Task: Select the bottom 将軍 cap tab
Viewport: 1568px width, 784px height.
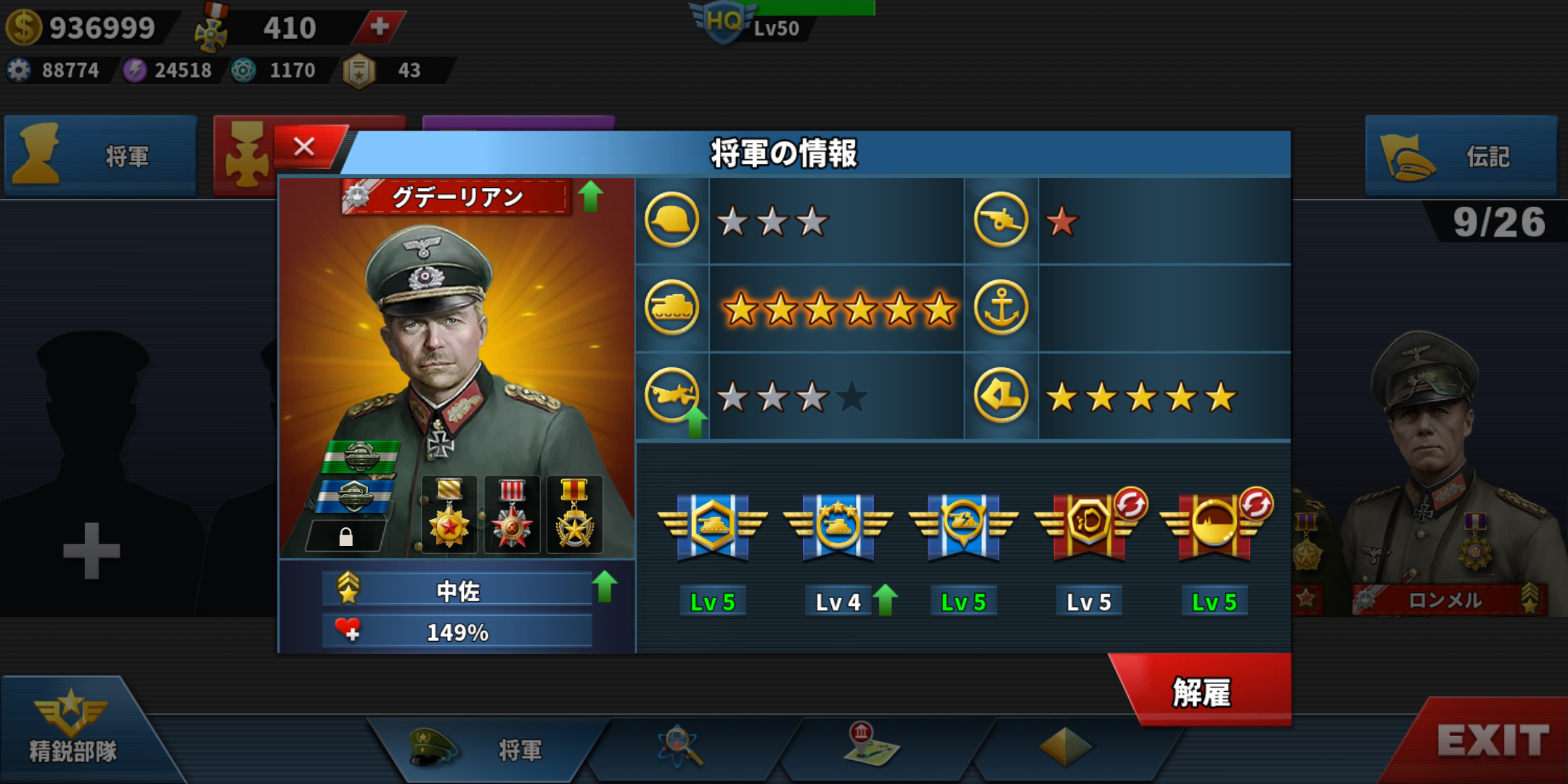Action: 479,748
